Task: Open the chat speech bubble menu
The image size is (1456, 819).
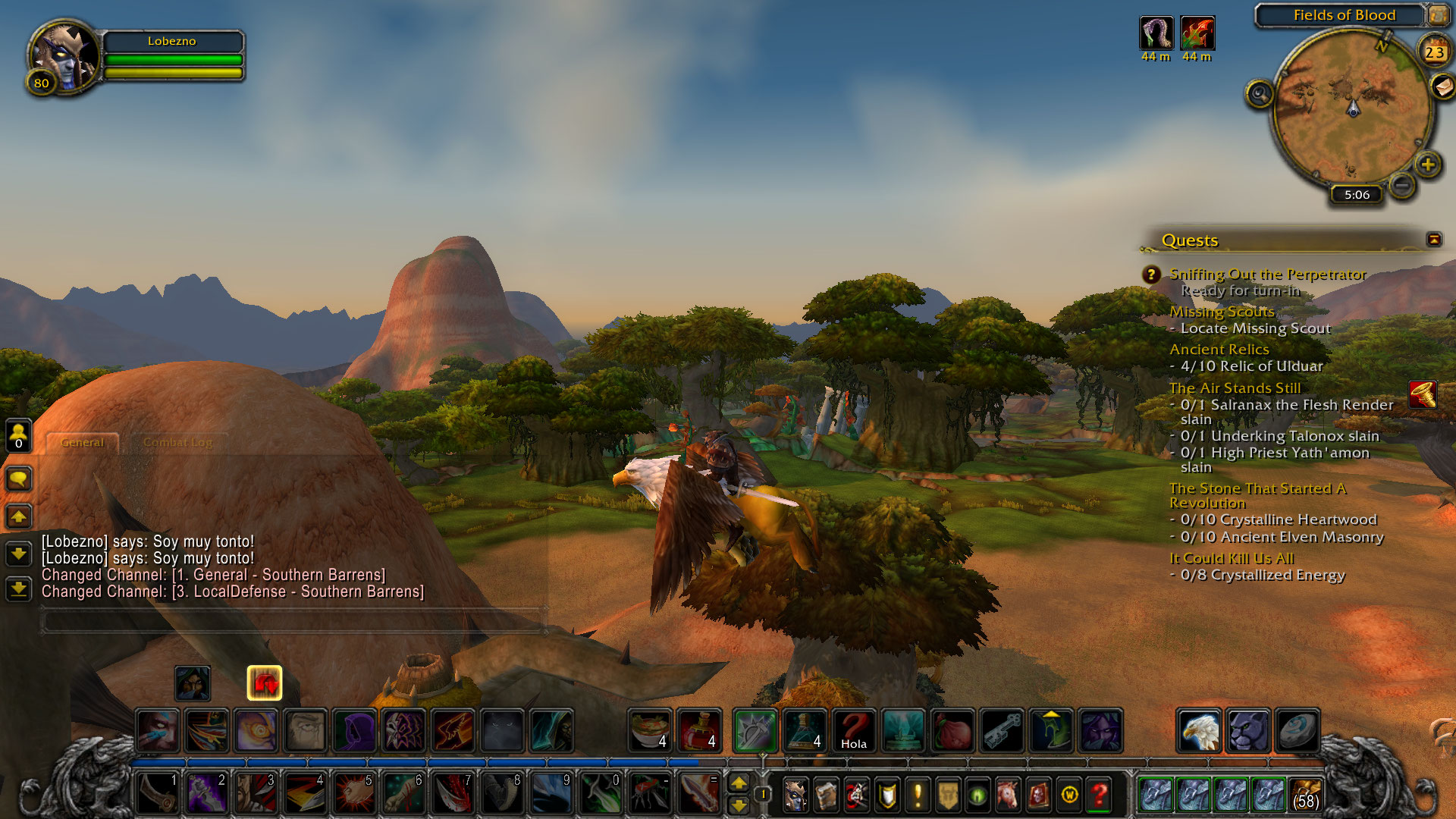Action: (x=19, y=479)
